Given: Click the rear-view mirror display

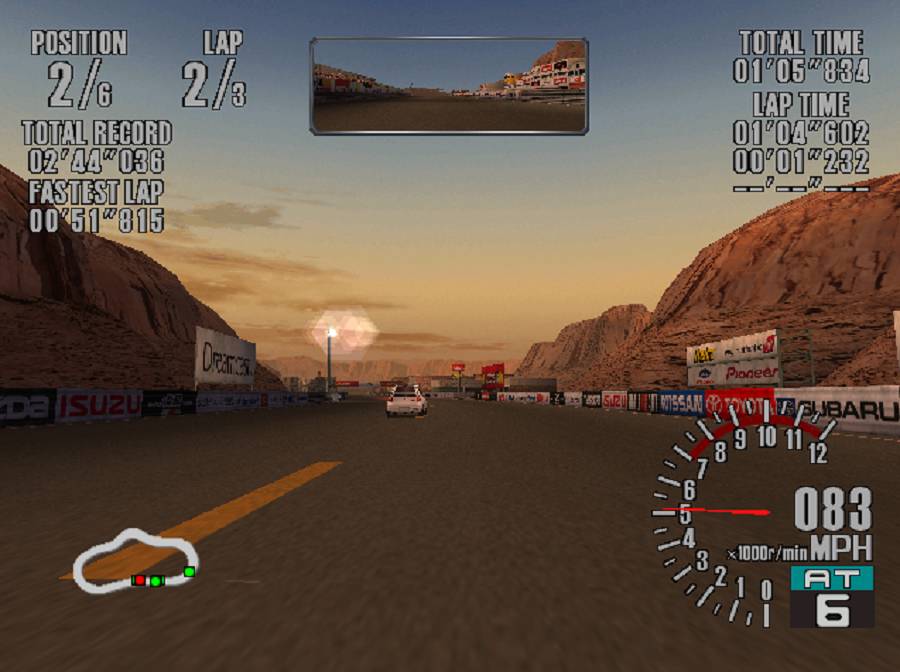Looking at the screenshot, I should [449, 86].
